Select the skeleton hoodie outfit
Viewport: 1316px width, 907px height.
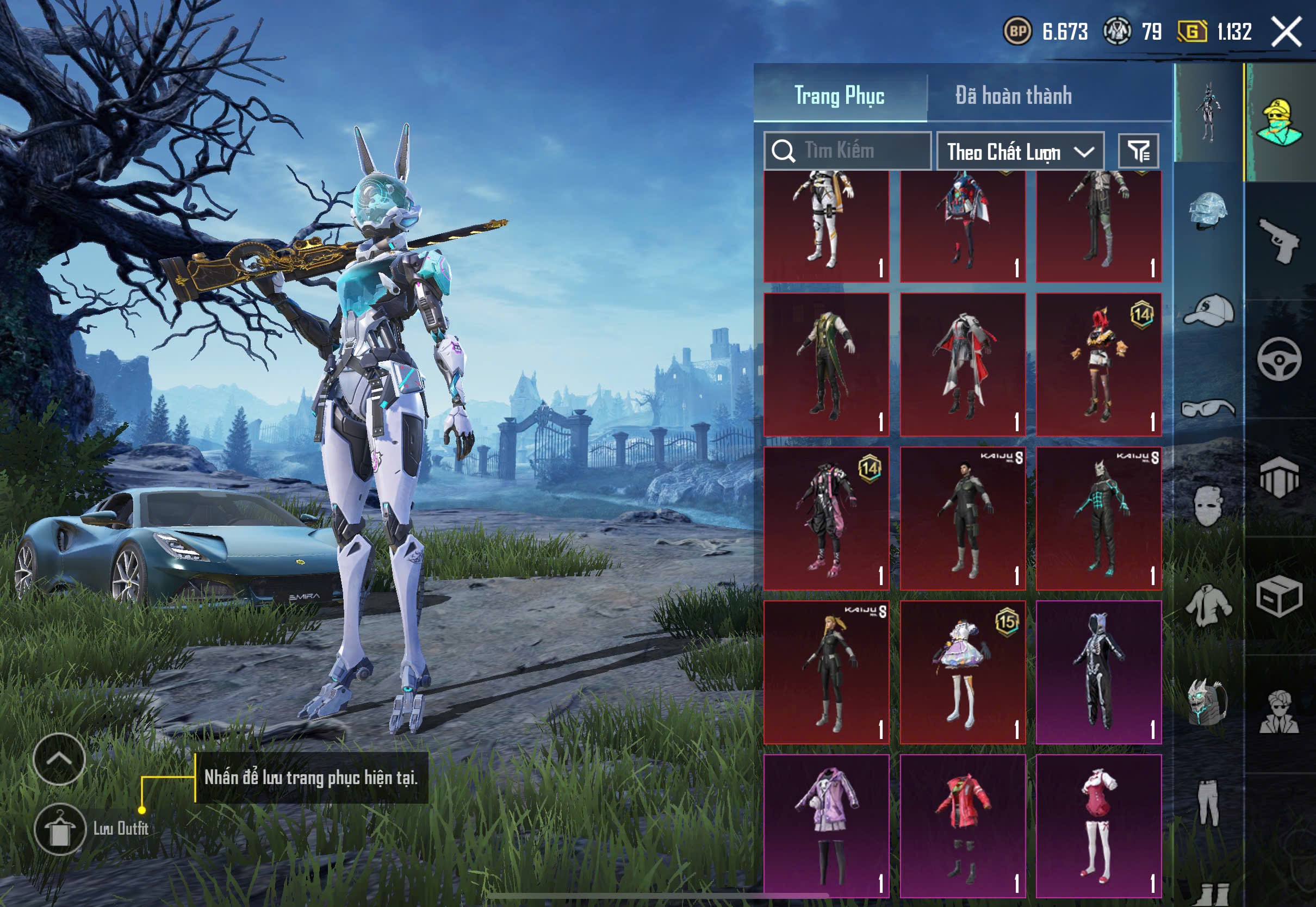1098,672
